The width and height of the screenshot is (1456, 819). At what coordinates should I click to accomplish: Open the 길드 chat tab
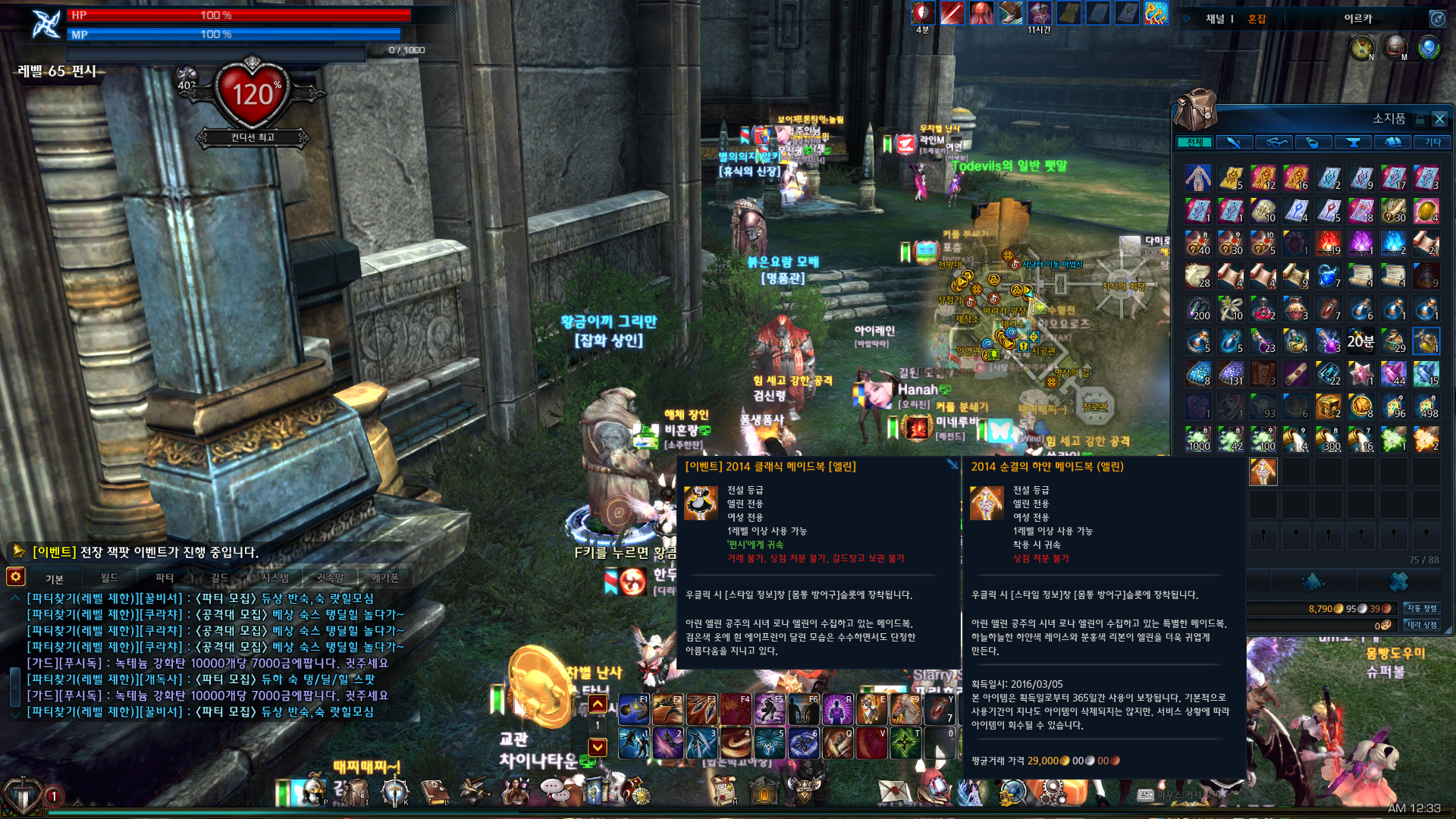click(220, 578)
